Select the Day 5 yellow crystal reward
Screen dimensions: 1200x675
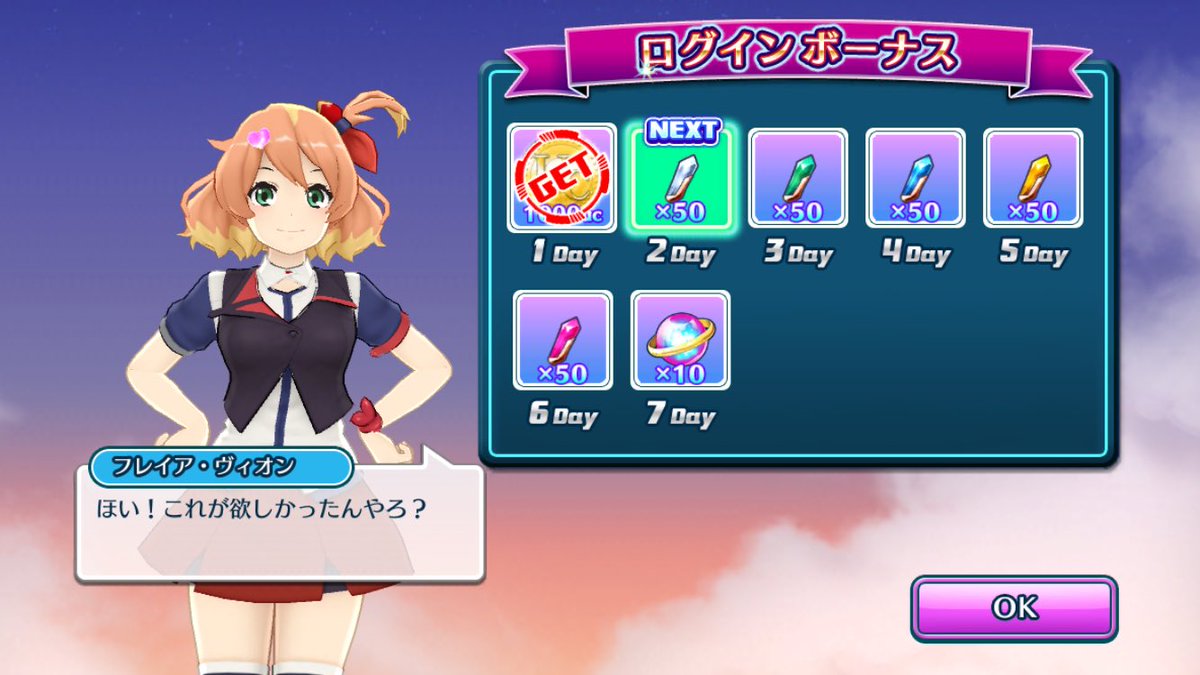(1033, 178)
